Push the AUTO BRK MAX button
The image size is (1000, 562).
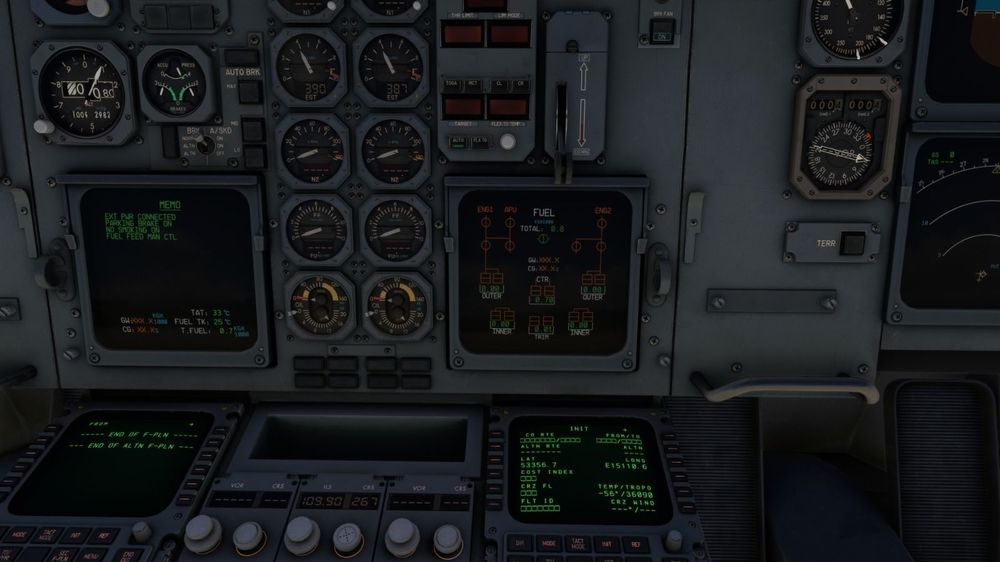(249, 94)
